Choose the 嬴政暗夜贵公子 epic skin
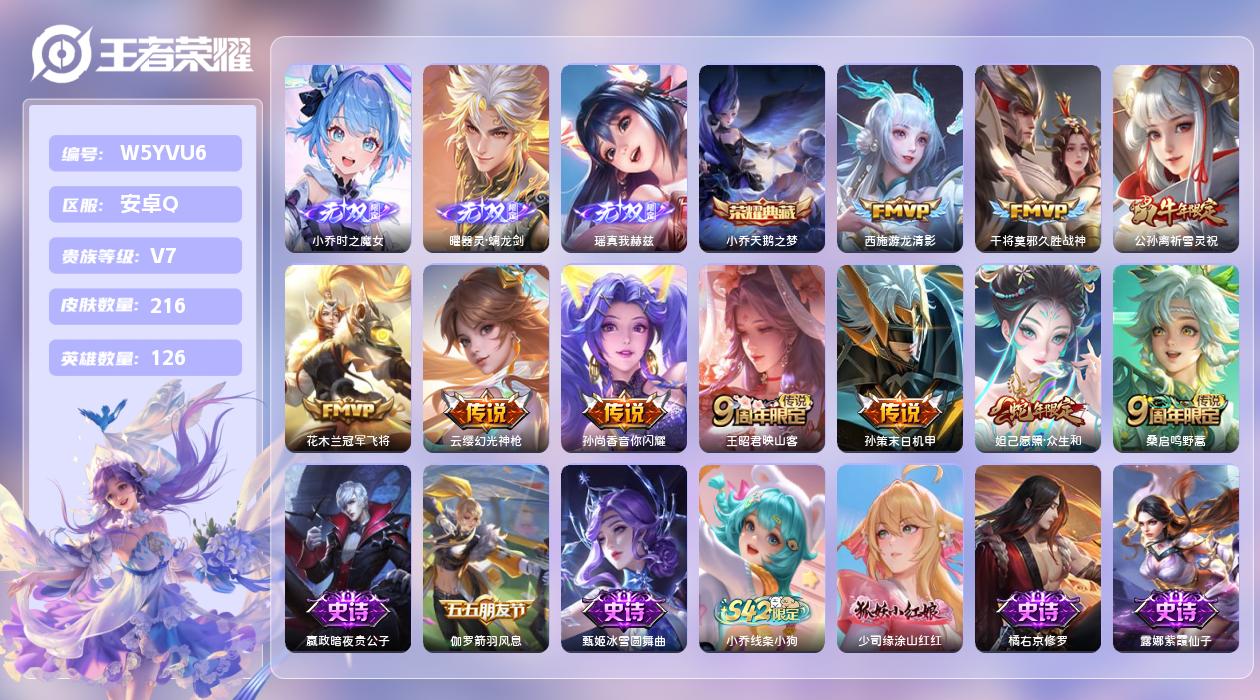This screenshot has width=1260, height=700. tap(348, 558)
